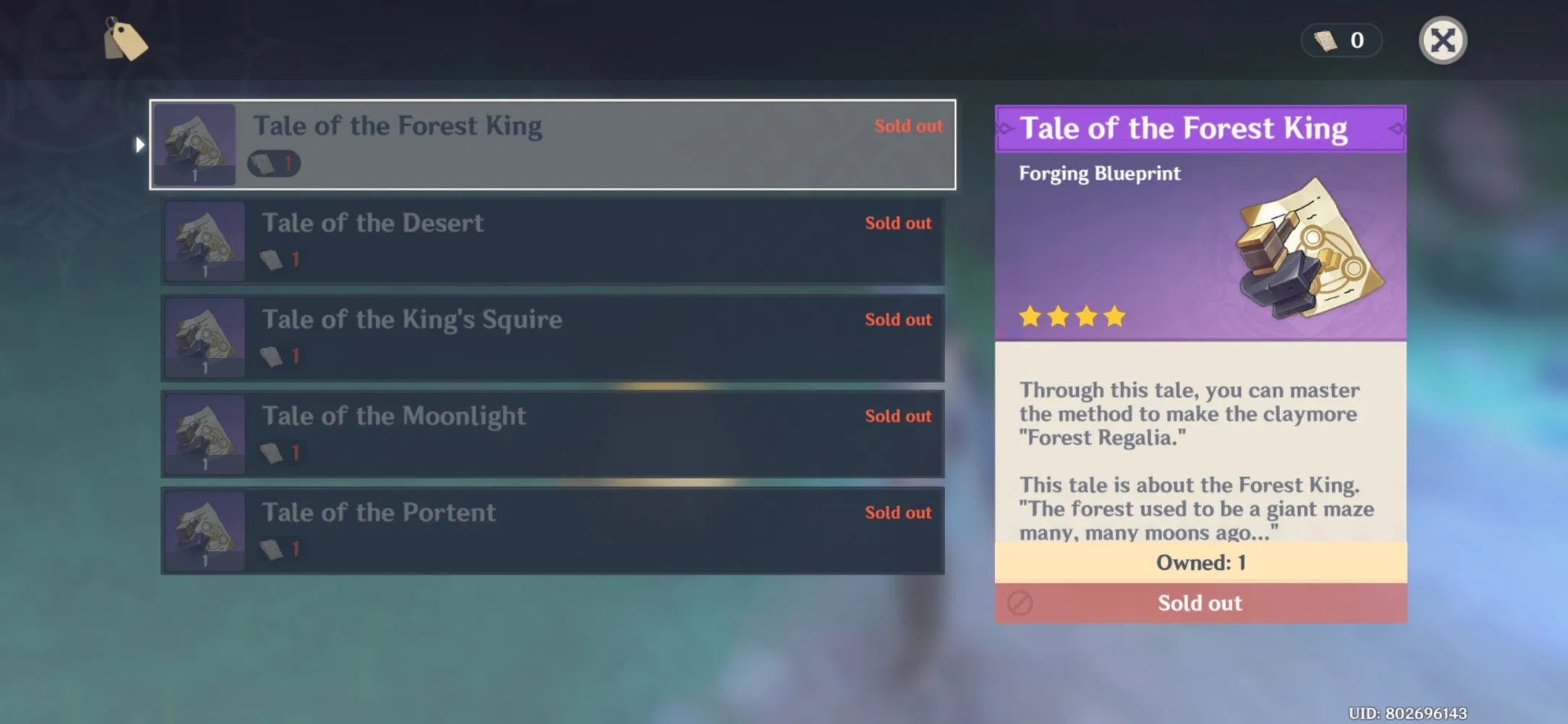Click the Owned: 1 banner
Viewport: 1568px width, 724px height.
[x=1200, y=562]
